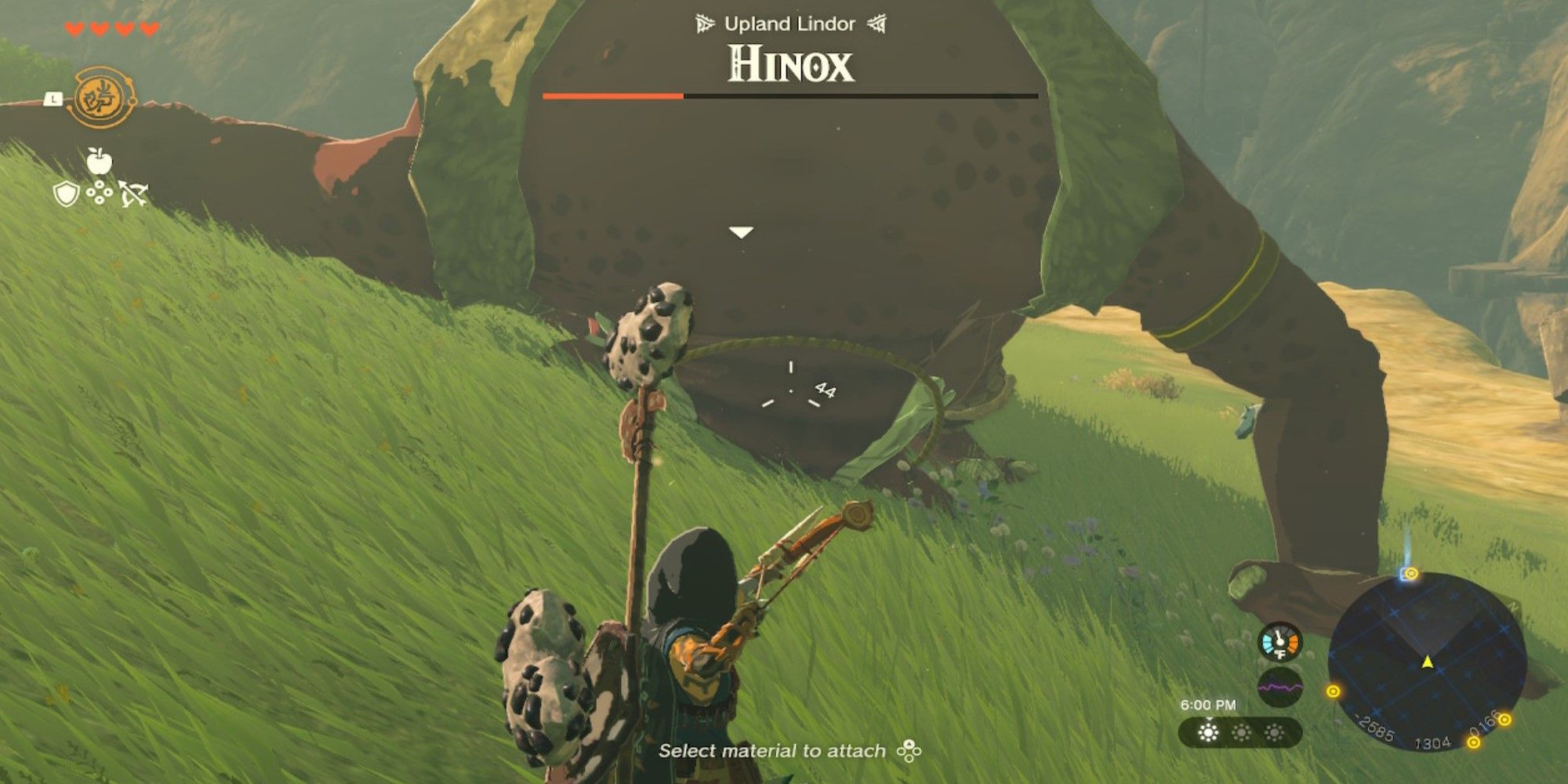Select the first sunny weather forecast icon
This screenshot has width=1568, height=784.
(1207, 733)
